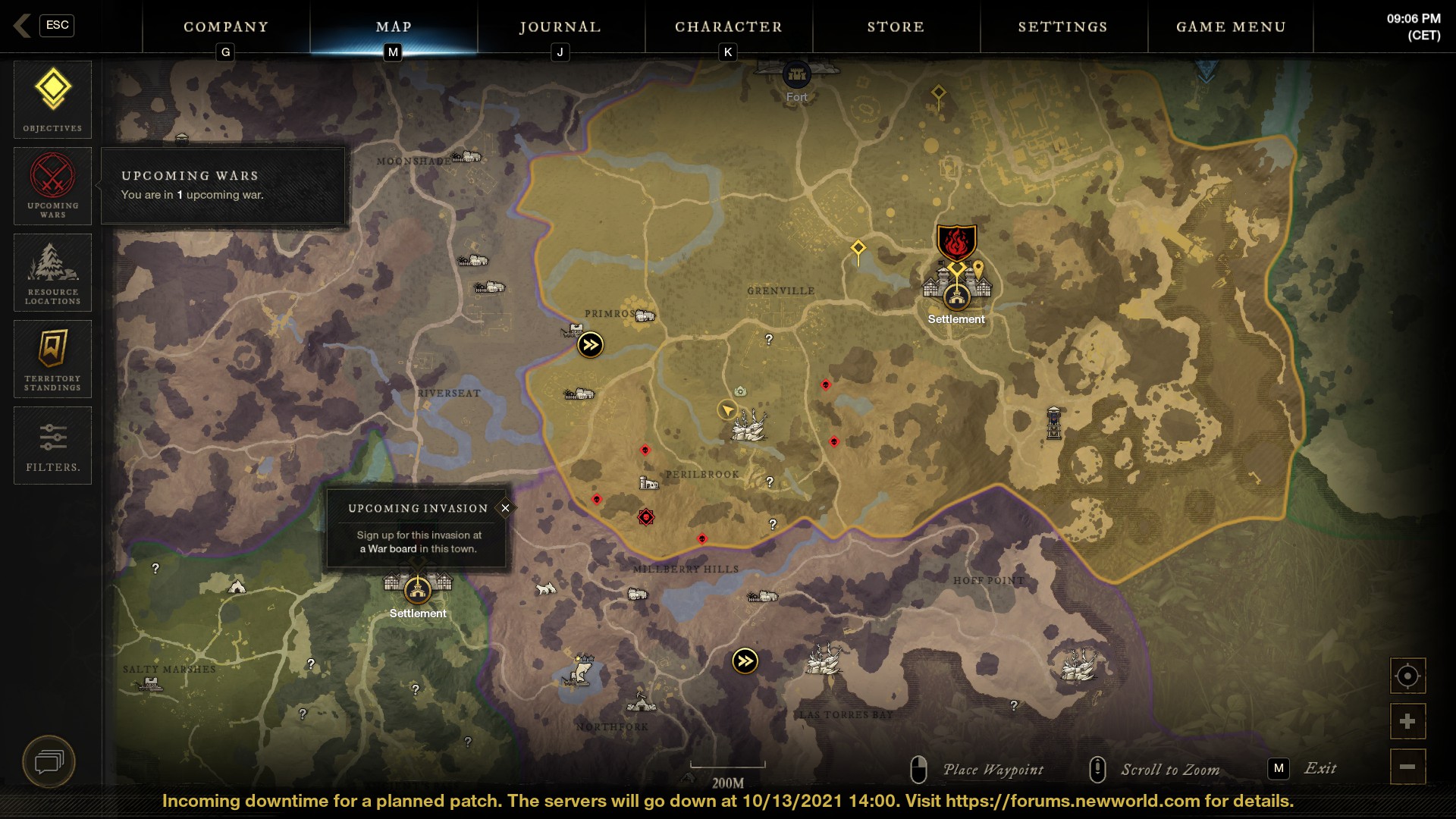The width and height of the screenshot is (1456, 819).
Task: Open the Company tab
Action: tap(226, 27)
